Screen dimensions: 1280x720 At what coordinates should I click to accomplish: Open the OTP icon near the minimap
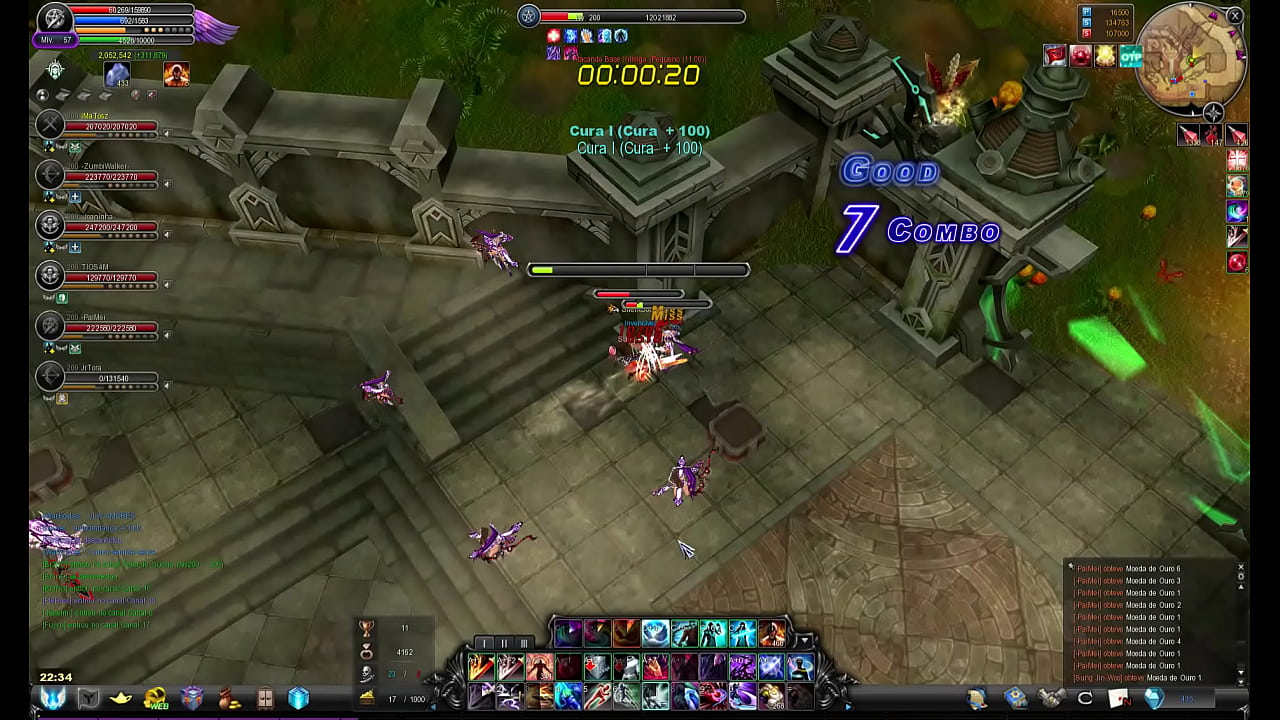pos(1130,56)
